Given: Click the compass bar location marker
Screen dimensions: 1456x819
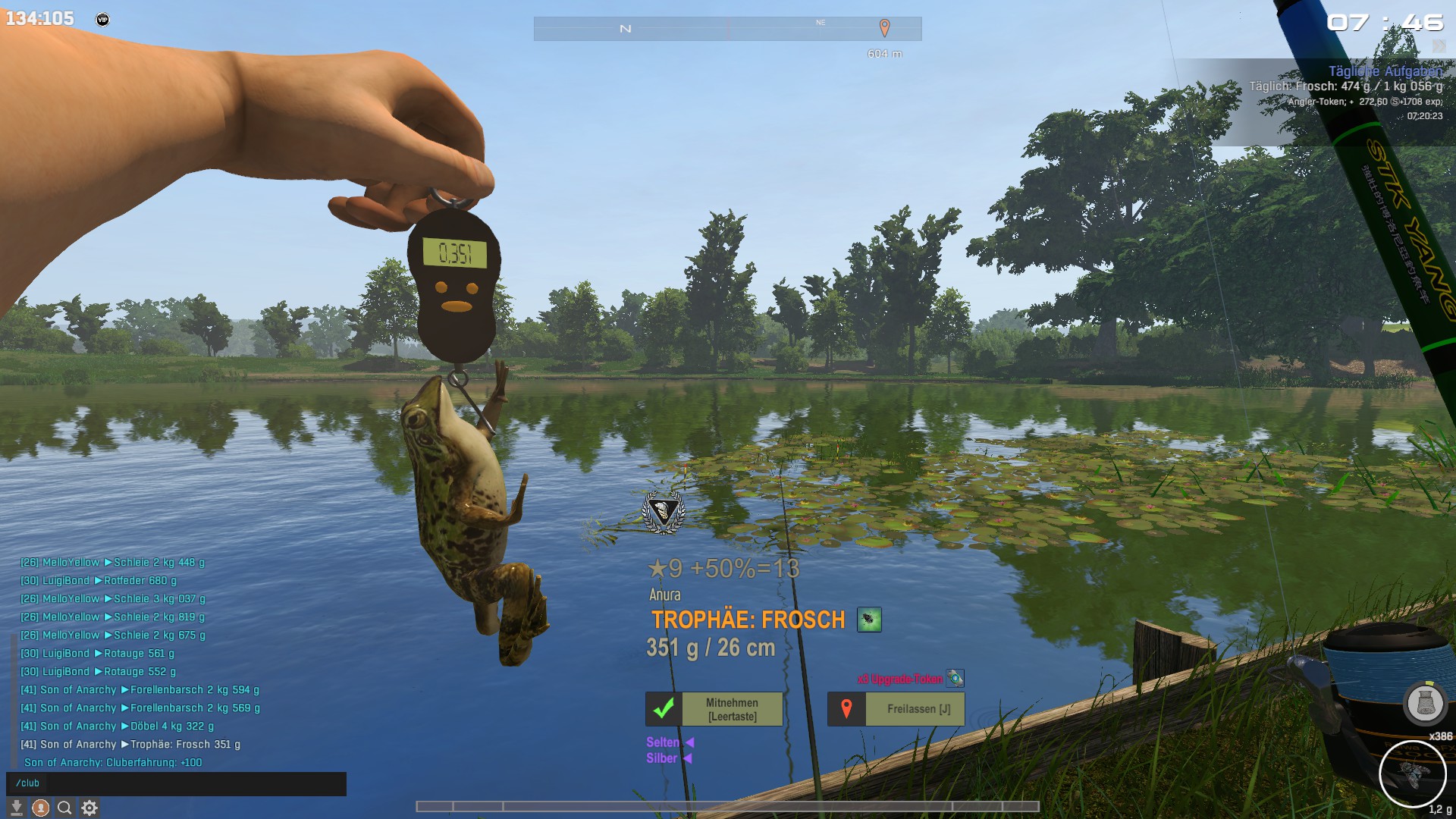Looking at the screenshot, I should tap(884, 28).
